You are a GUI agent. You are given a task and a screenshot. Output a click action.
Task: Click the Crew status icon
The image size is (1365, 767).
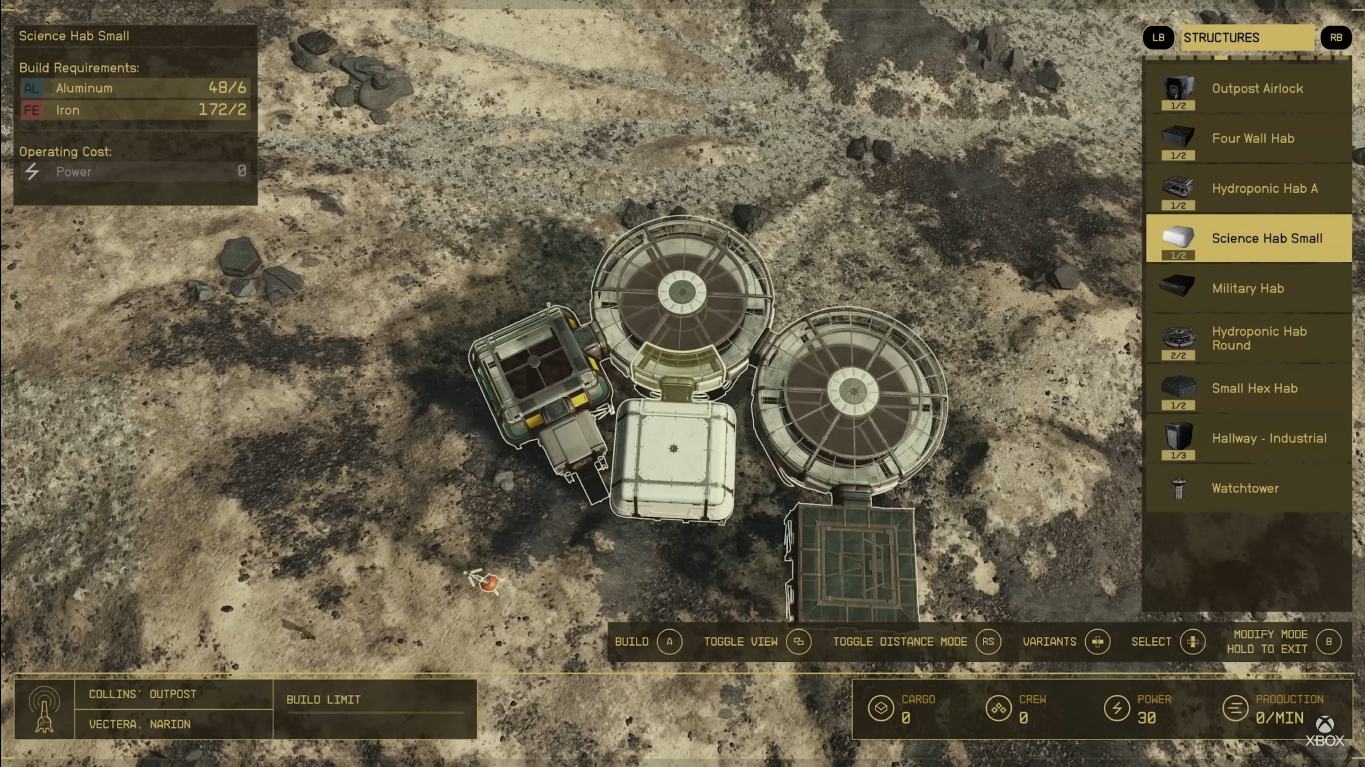tap(998, 706)
